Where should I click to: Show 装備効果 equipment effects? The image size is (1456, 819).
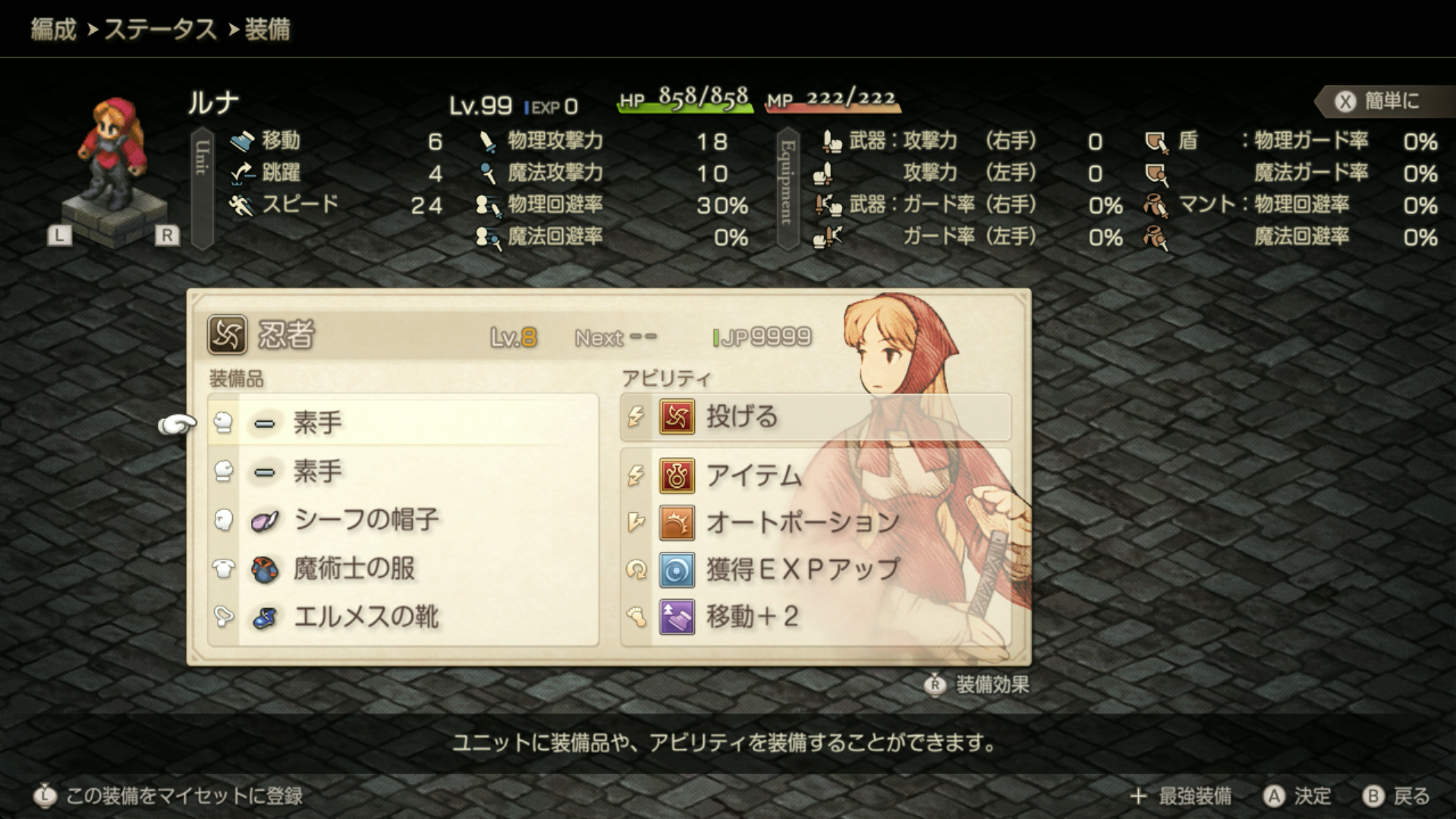(x=979, y=685)
